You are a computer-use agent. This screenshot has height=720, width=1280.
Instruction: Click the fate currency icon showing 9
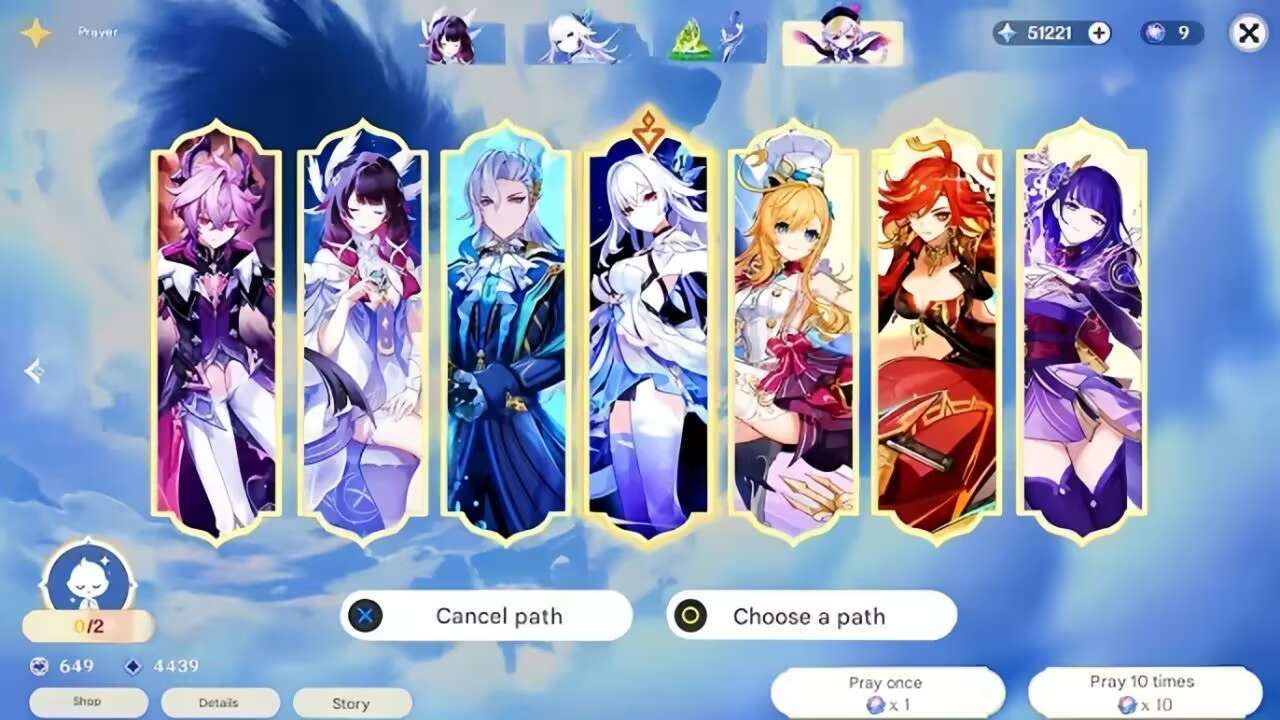[1155, 33]
